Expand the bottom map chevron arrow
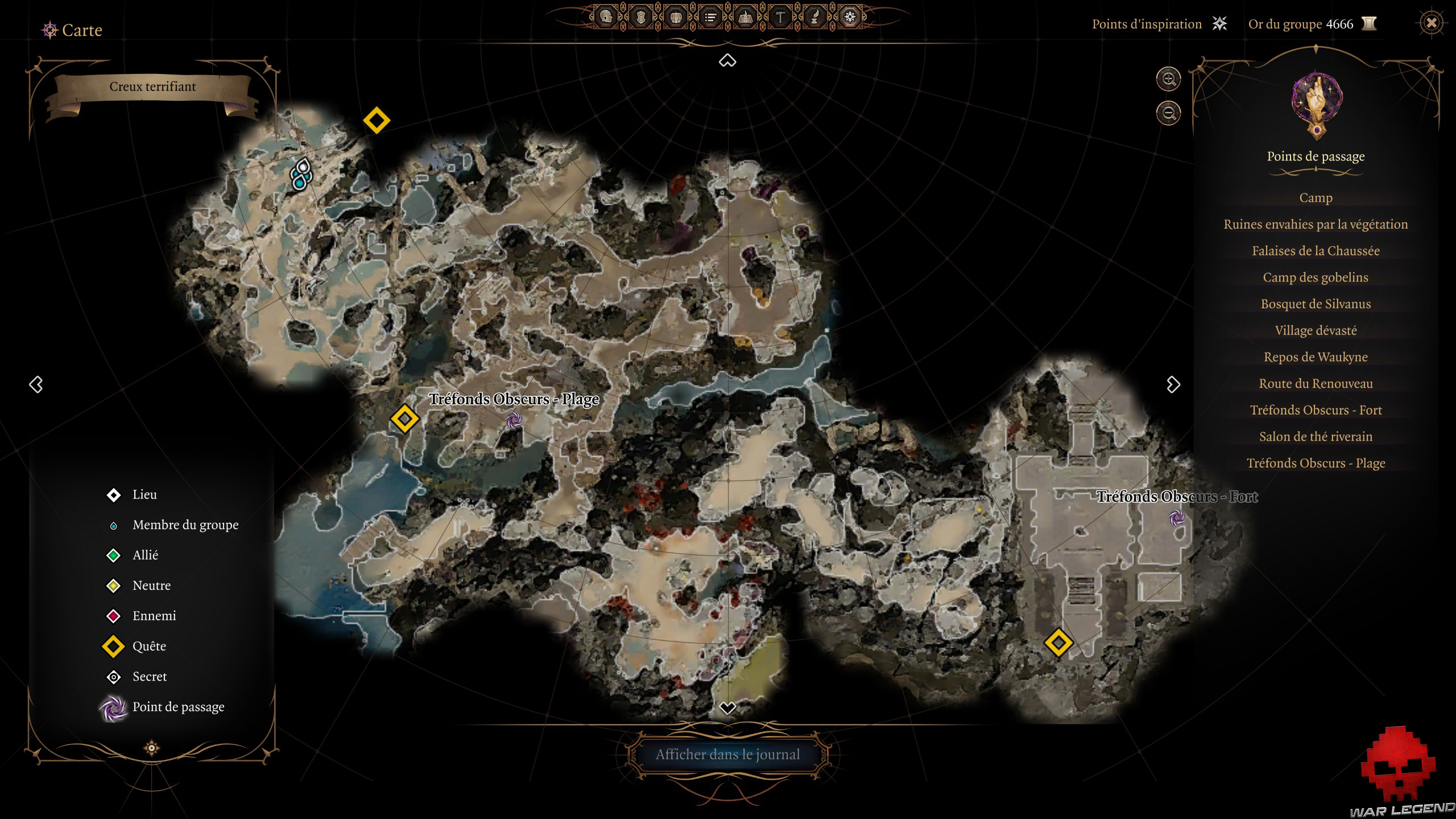Viewport: 1456px width, 819px height. tap(727, 708)
